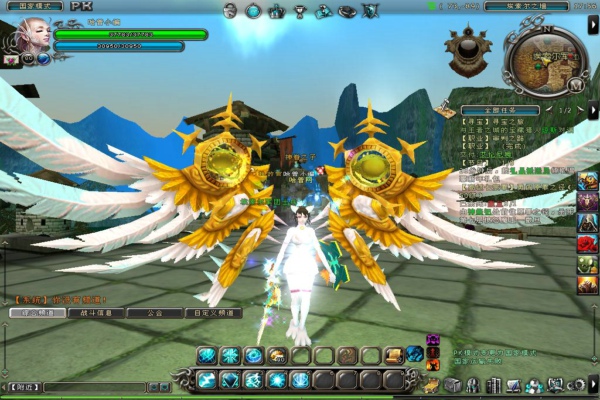600x400 pixels.
Task: Open the gear settings icon at bottom right
Action: [x=576, y=385]
